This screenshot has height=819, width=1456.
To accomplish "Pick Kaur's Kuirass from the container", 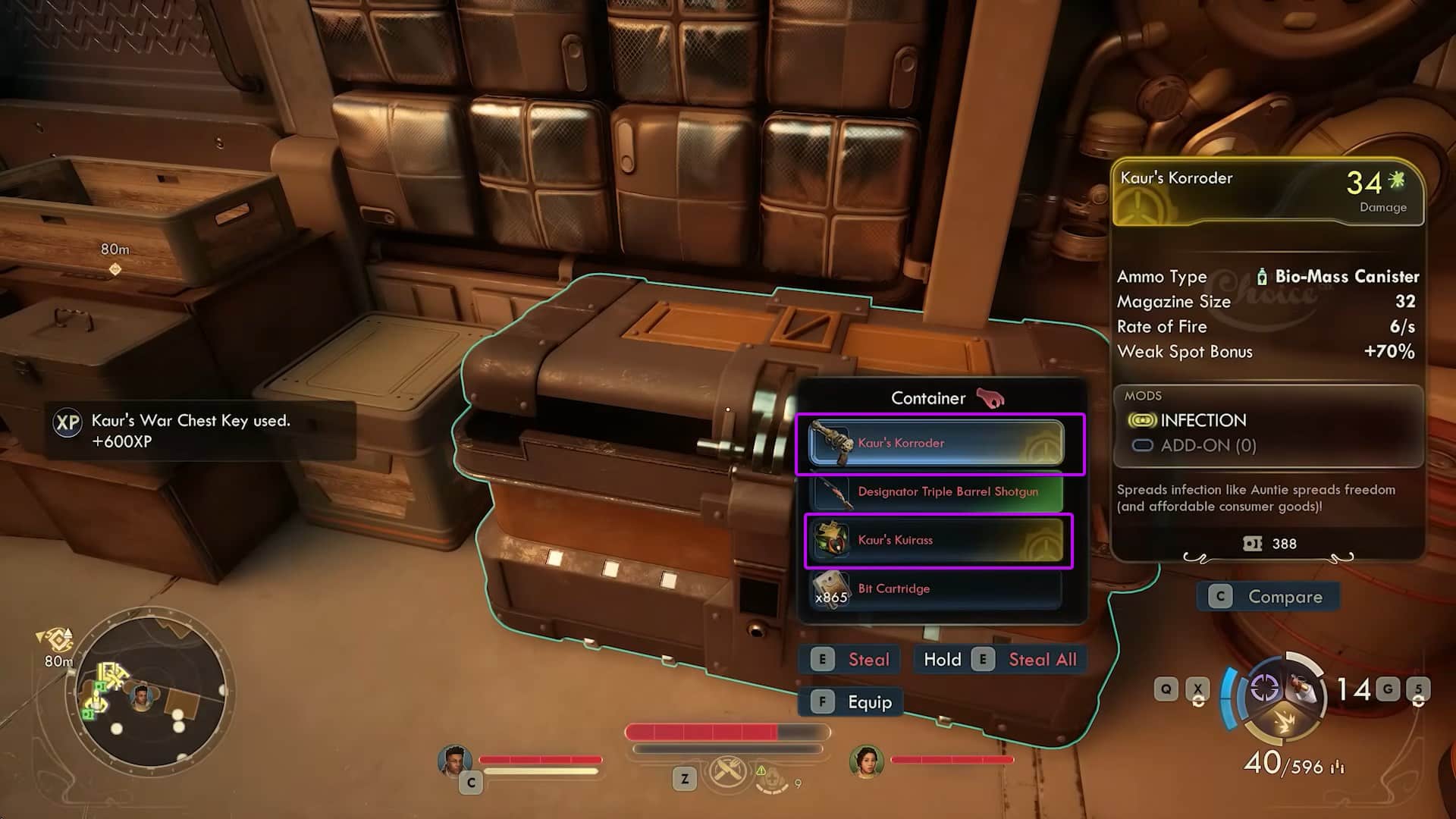I will pyautogui.click(x=936, y=540).
